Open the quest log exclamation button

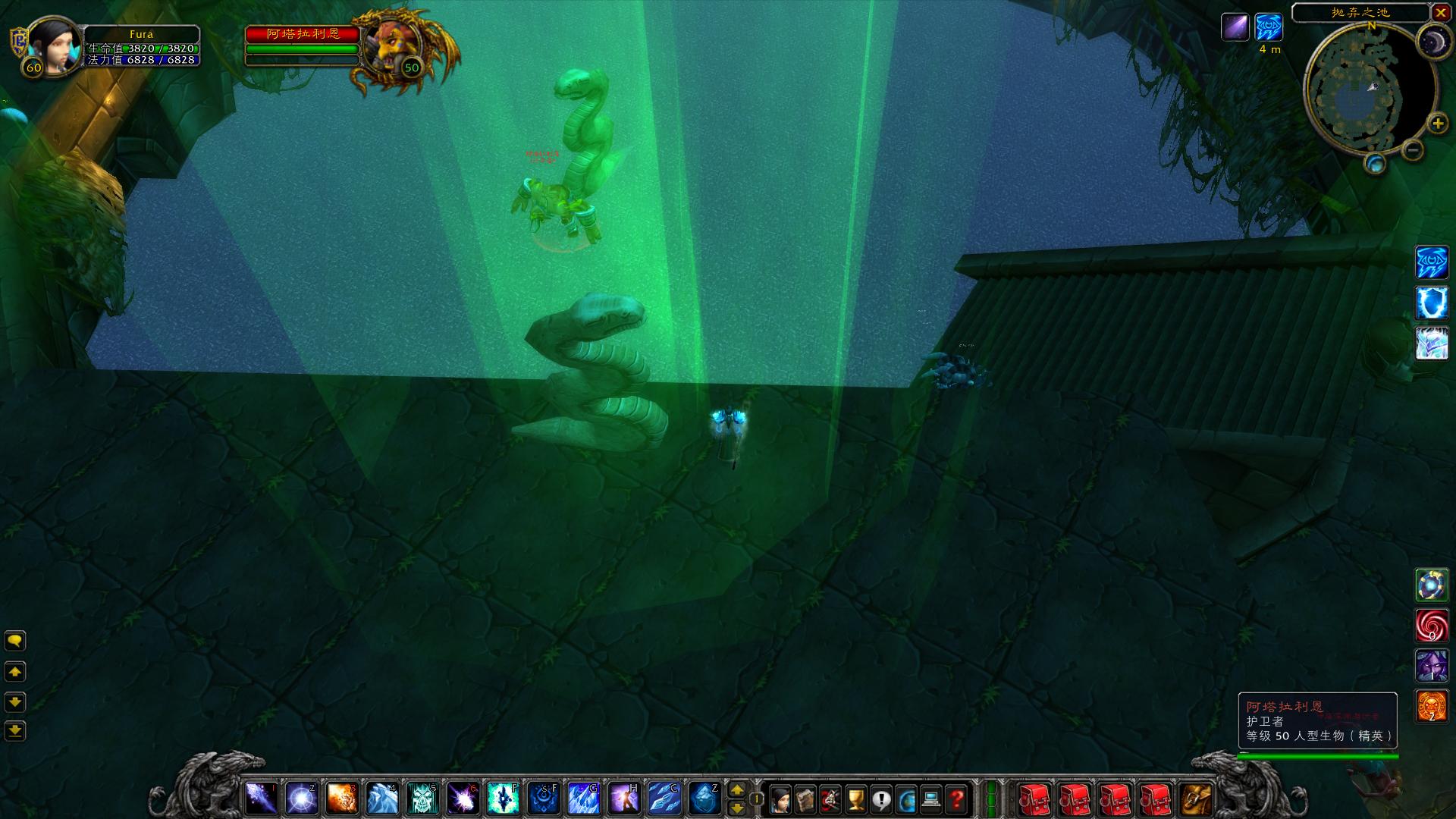coord(881,799)
